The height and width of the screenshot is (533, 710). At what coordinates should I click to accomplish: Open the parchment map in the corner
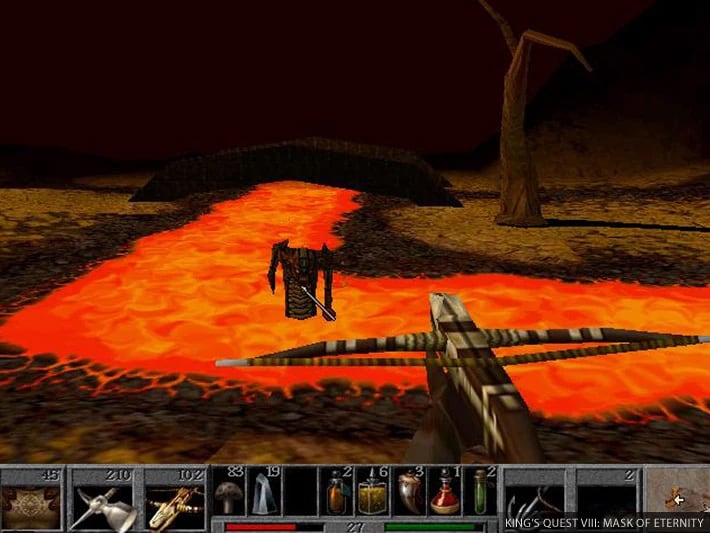tap(678, 492)
